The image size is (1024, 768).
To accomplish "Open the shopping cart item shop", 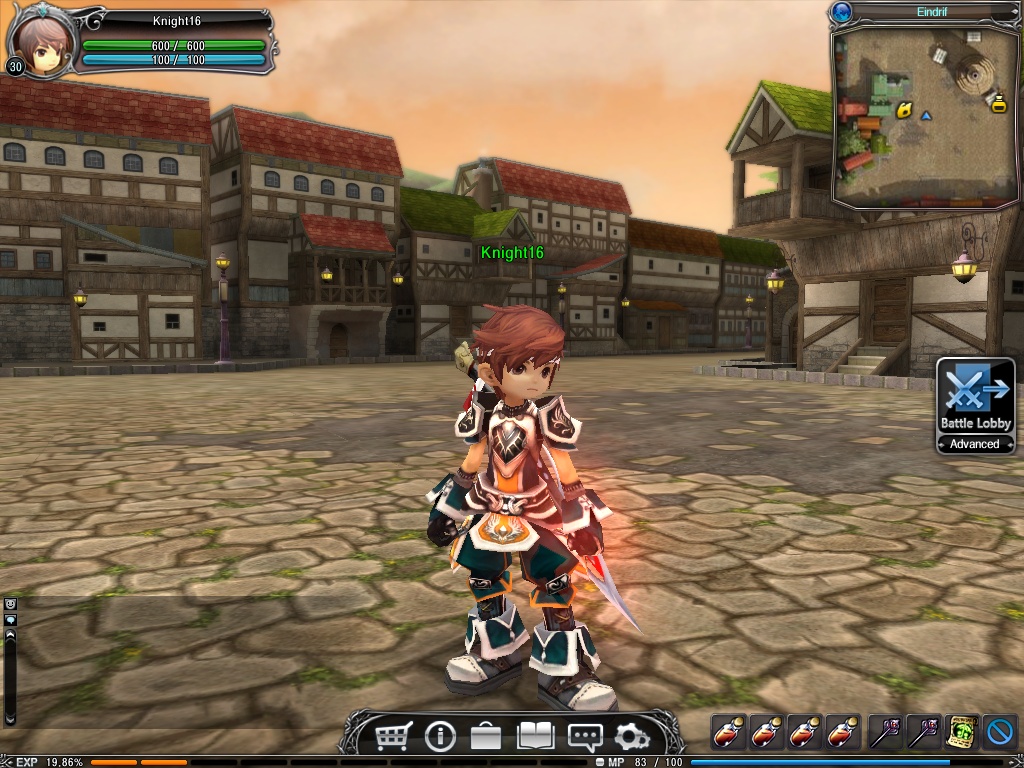I will 393,737.
